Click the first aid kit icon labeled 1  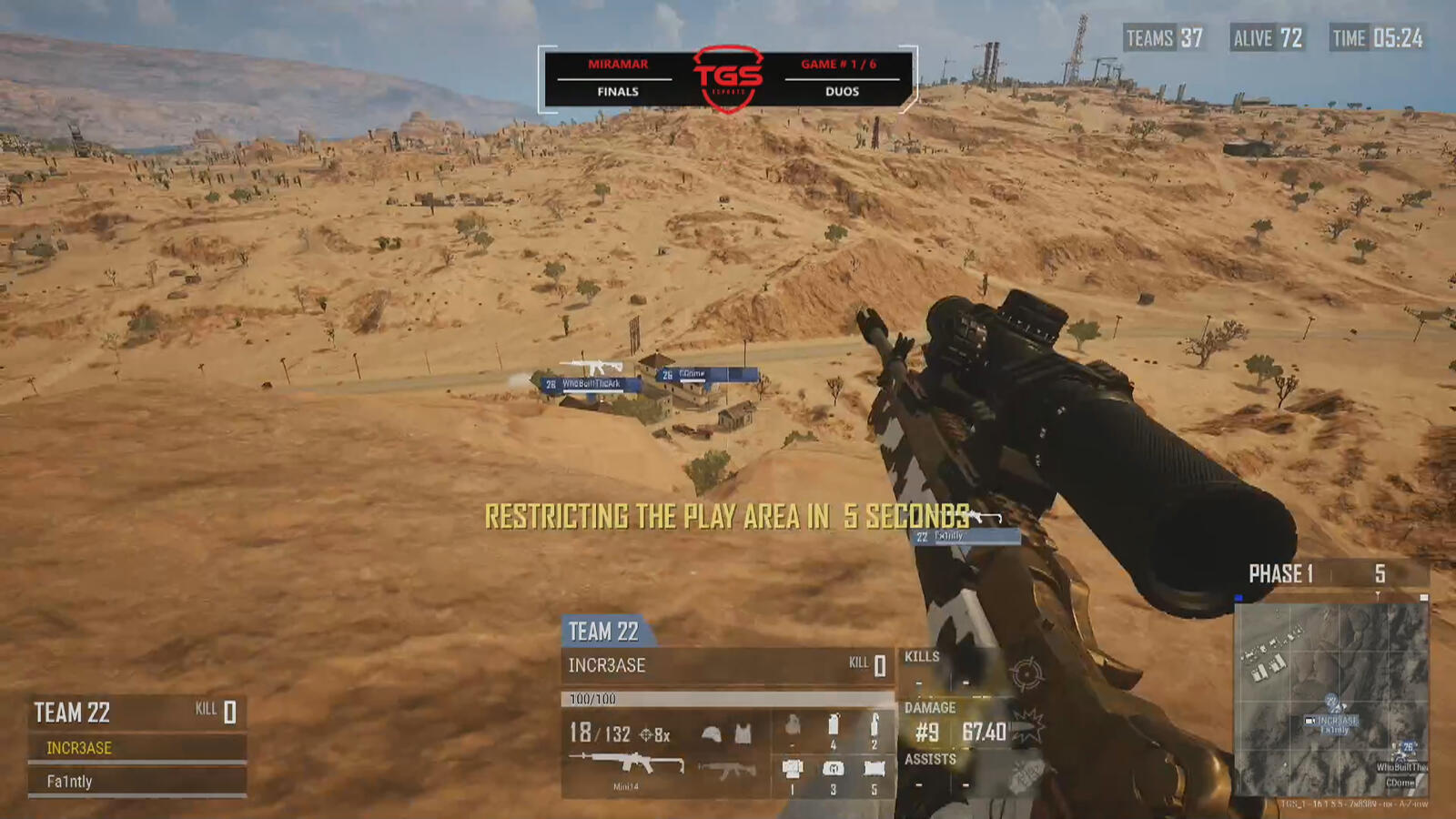(x=793, y=769)
